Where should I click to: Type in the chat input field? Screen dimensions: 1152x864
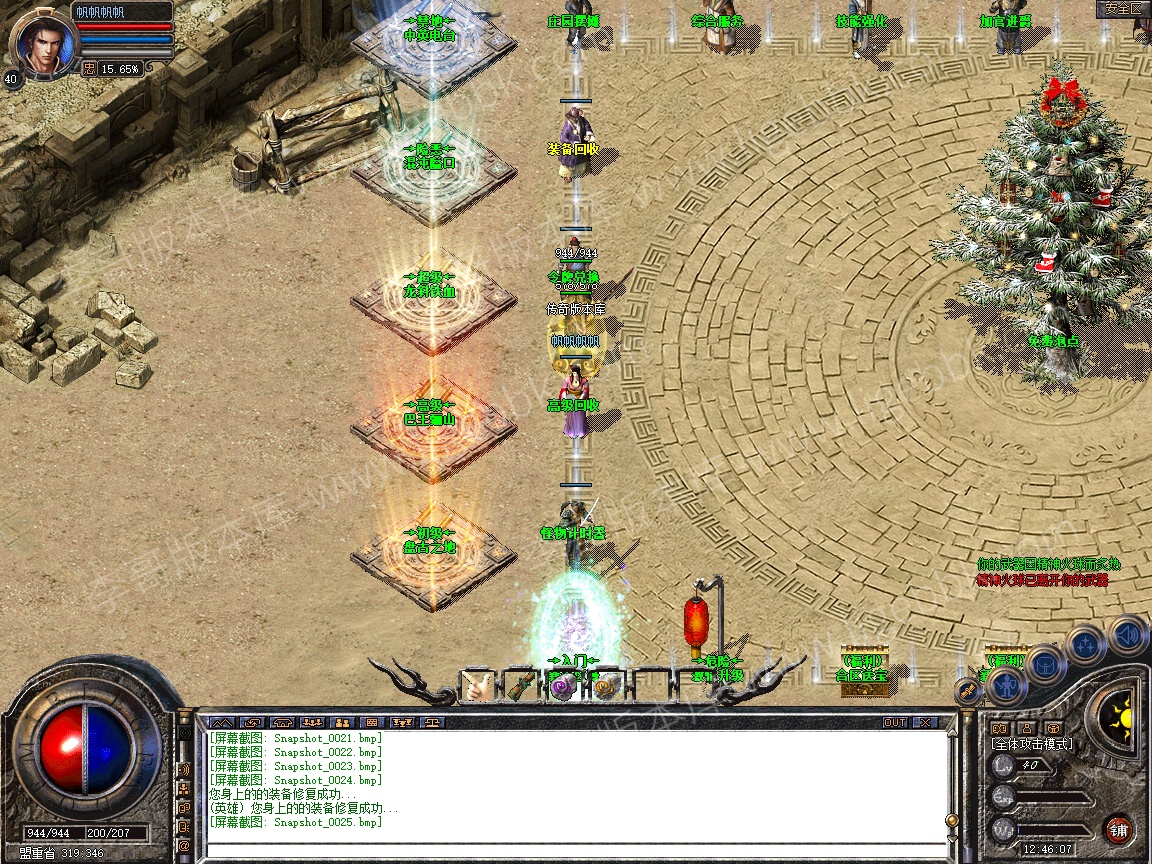coord(575,850)
